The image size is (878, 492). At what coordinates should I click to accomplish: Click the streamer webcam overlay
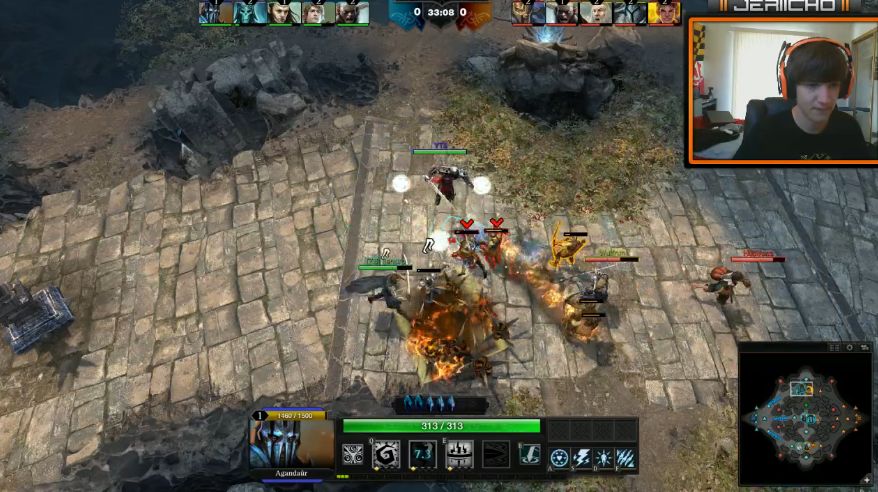[x=783, y=90]
